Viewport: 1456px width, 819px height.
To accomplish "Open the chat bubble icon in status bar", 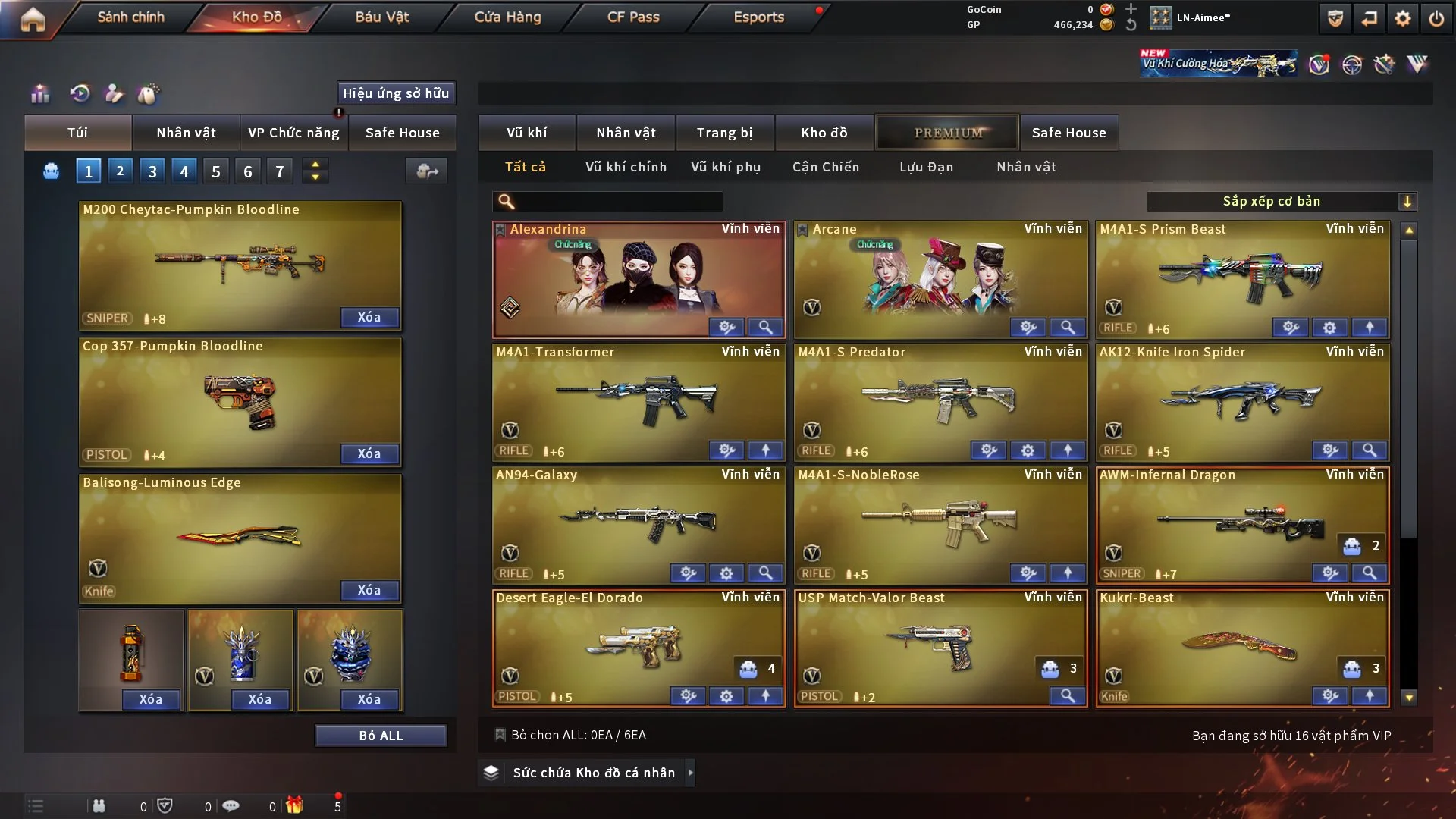I will click(x=231, y=805).
